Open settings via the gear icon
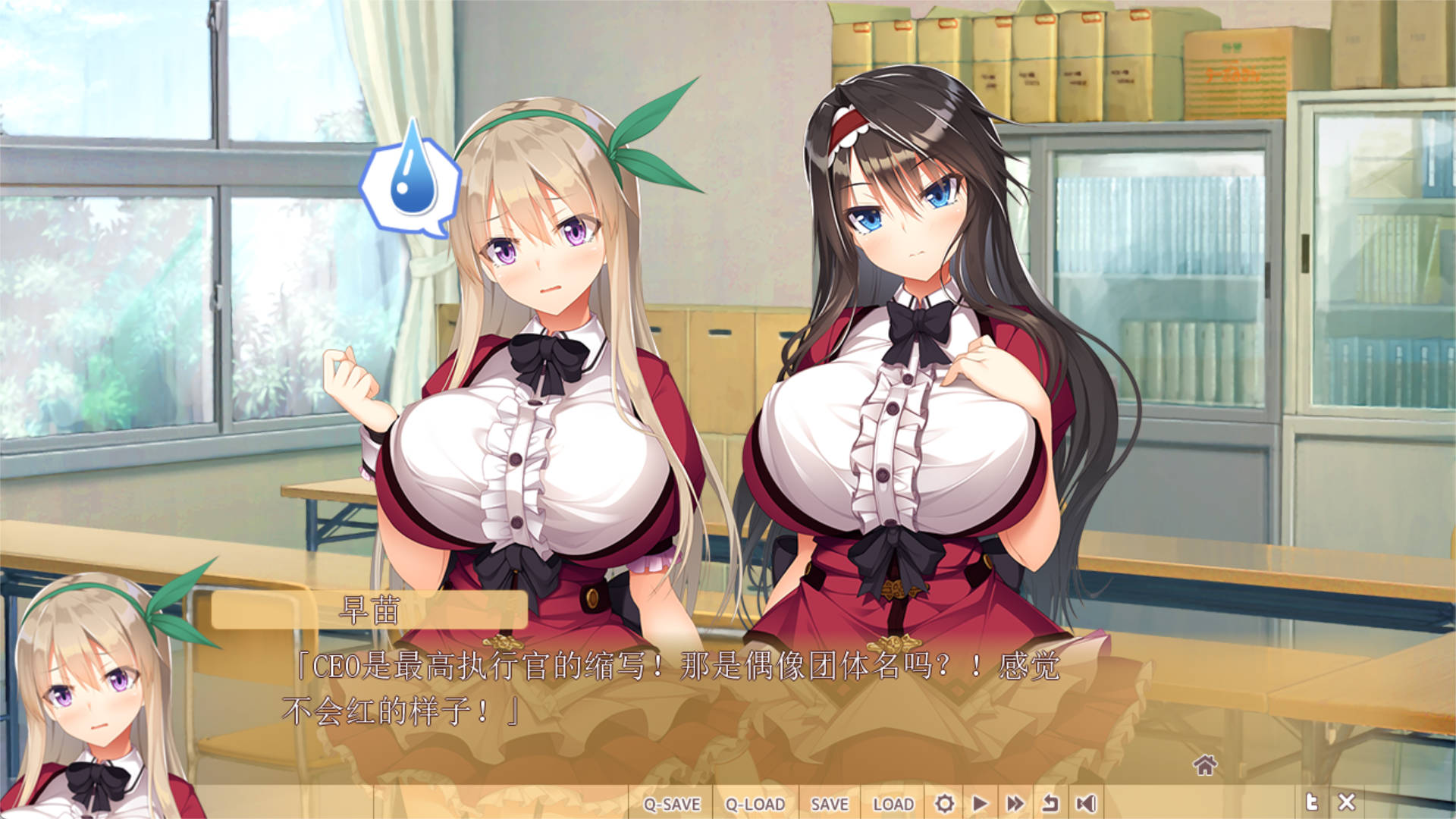Screen dimensions: 1456x819 pos(944,803)
